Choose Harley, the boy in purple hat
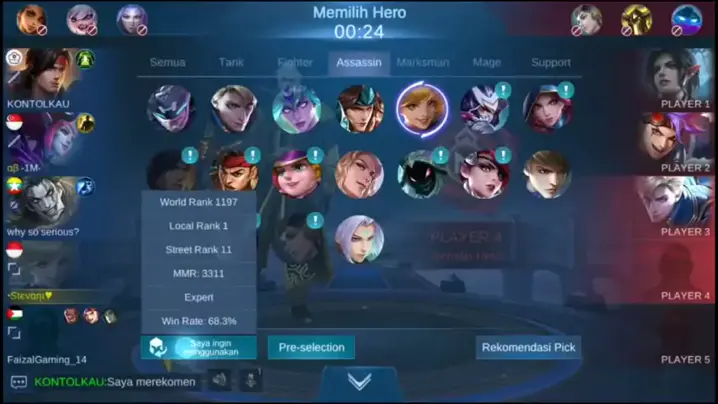Screen dimensions: 718x404 296,174
